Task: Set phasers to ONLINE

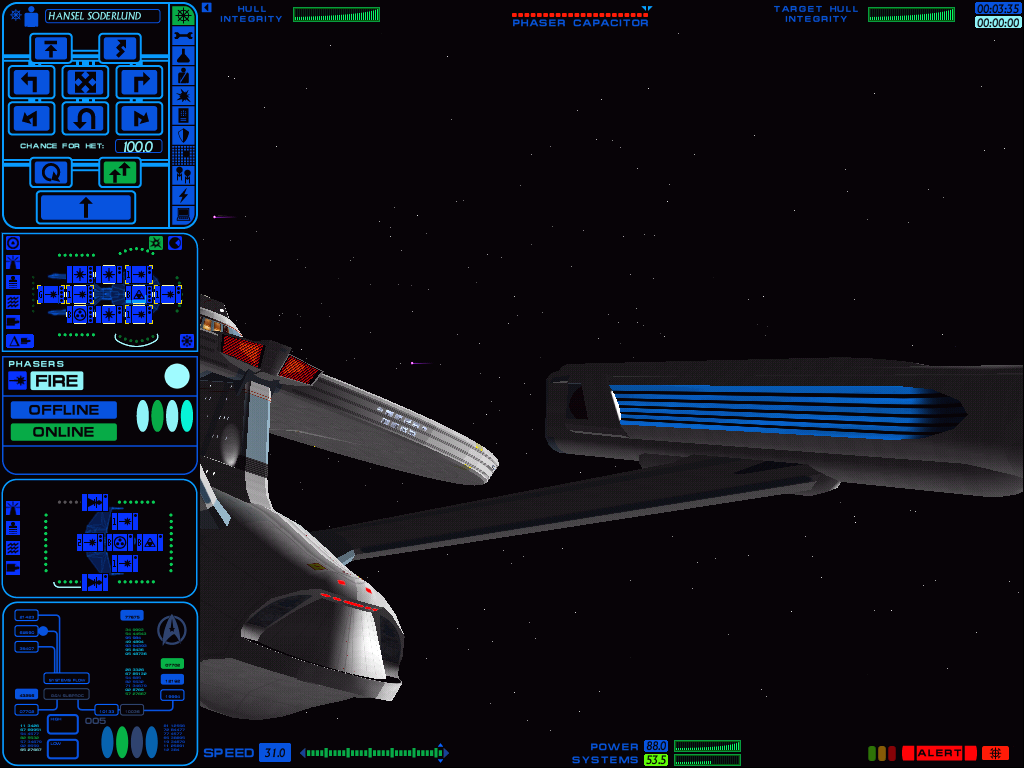Action: [63, 432]
